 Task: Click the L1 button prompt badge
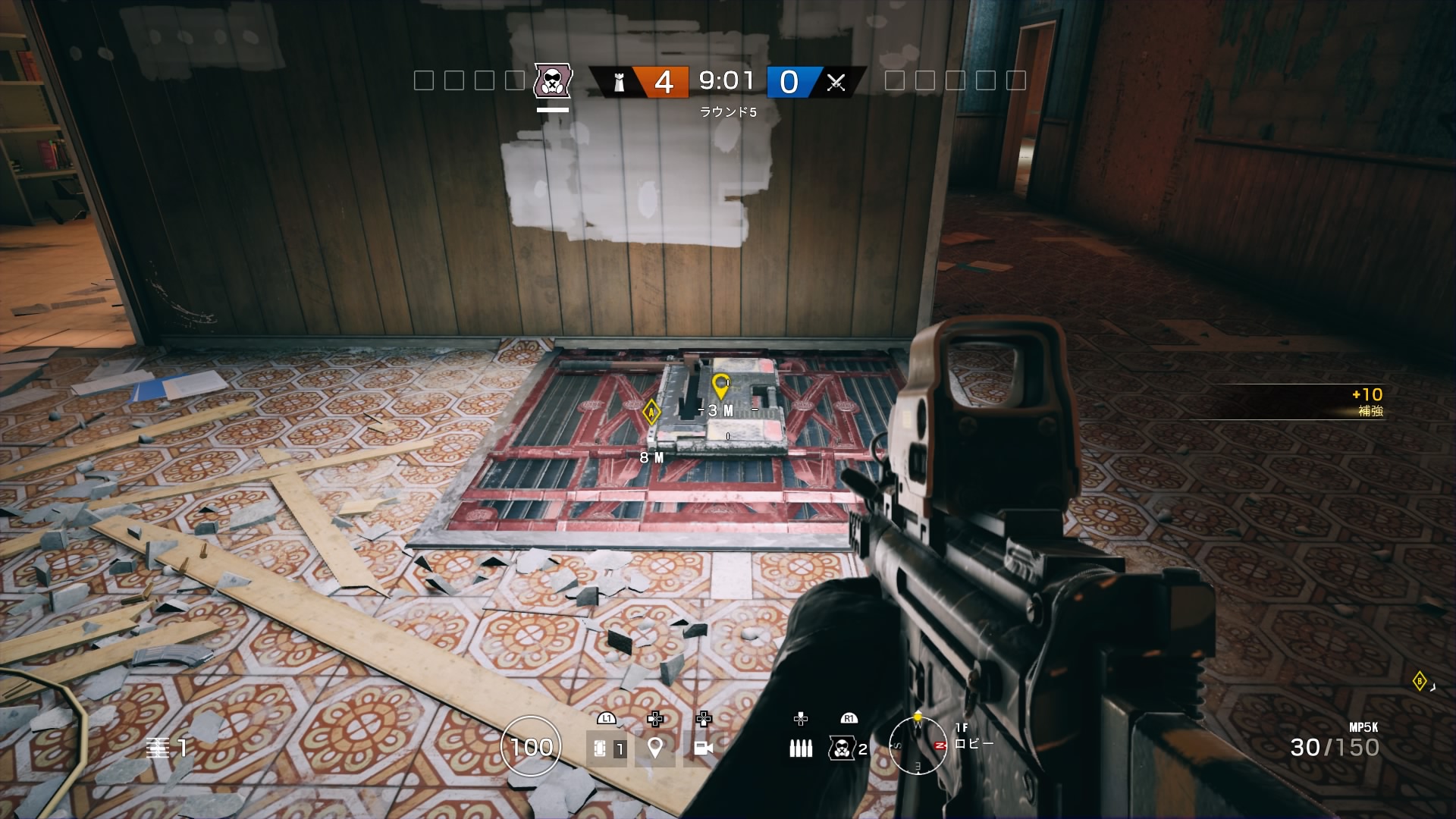[x=605, y=718]
